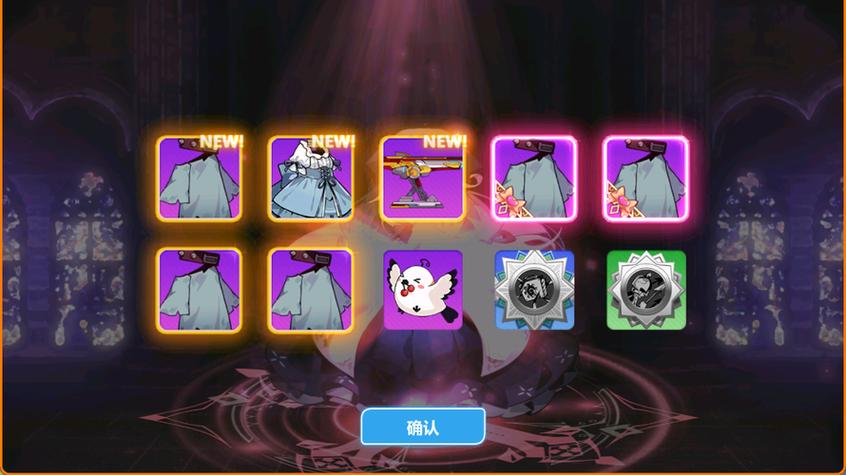This screenshot has width=846, height=475.
Task: Inspect the blue ribbon dress reward
Action: pyautogui.click(x=312, y=178)
